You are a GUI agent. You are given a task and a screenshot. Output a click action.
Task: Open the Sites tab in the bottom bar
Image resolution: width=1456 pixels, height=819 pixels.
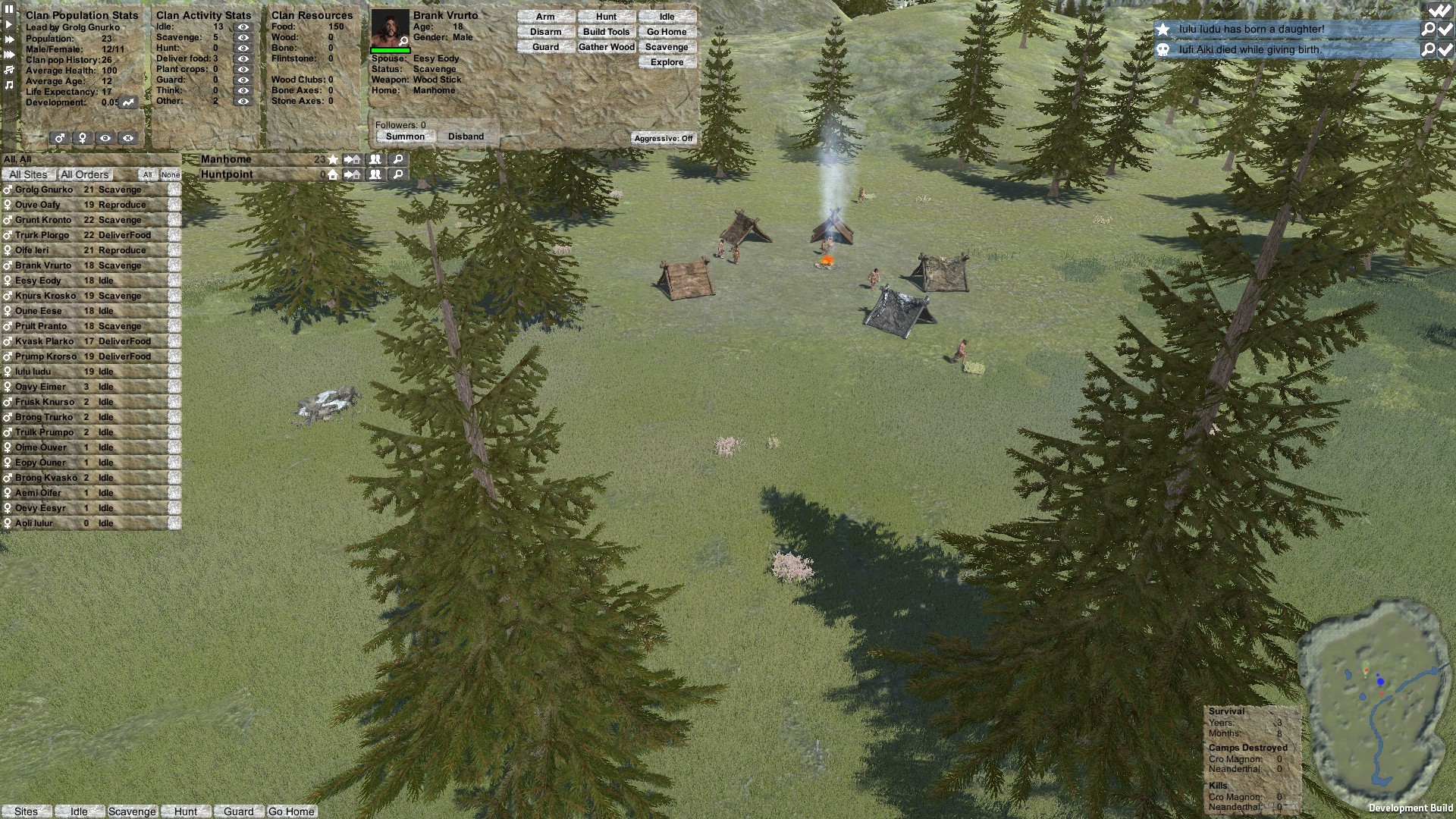pos(26,811)
